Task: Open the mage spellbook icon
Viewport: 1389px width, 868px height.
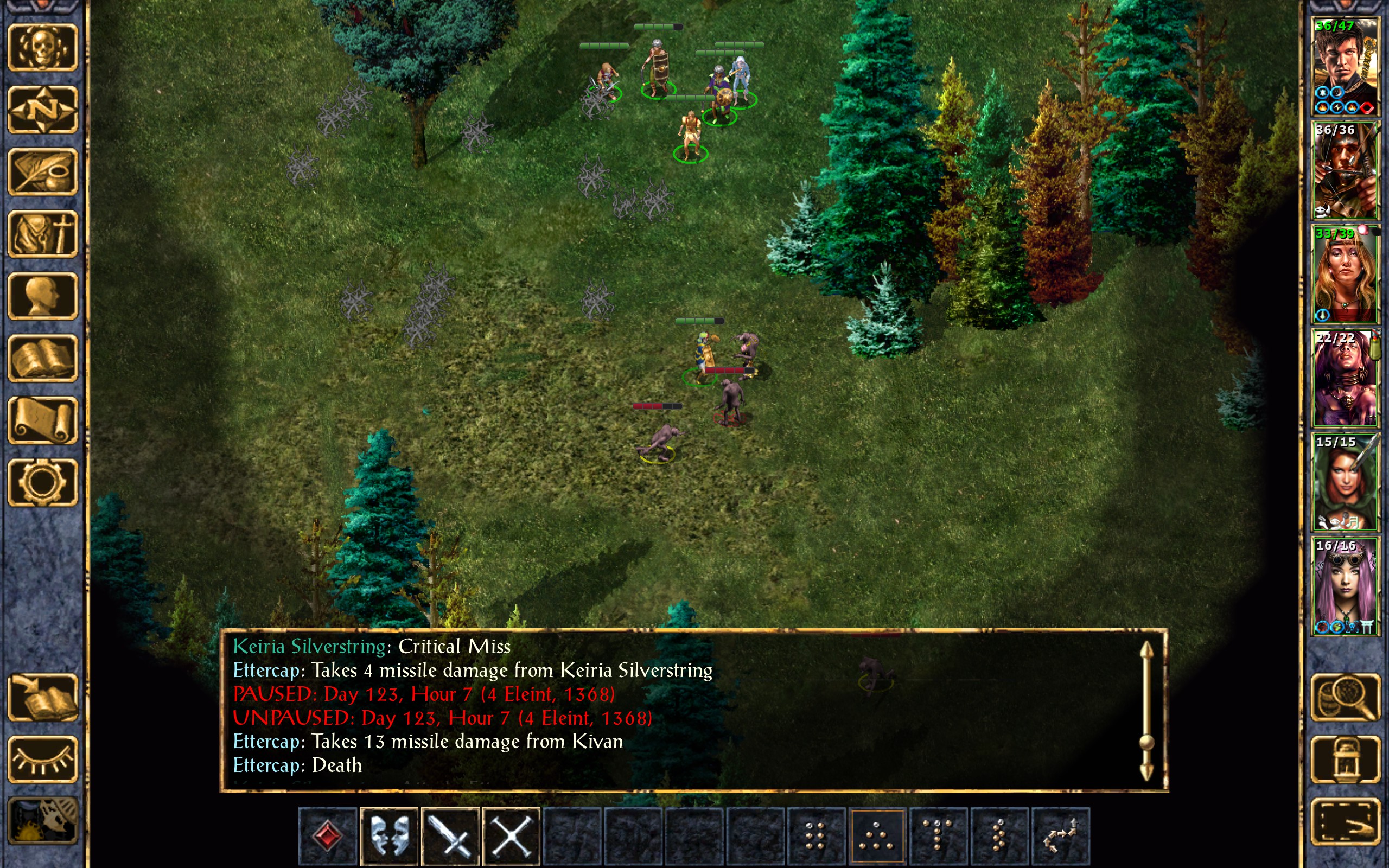Action: [43, 358]
